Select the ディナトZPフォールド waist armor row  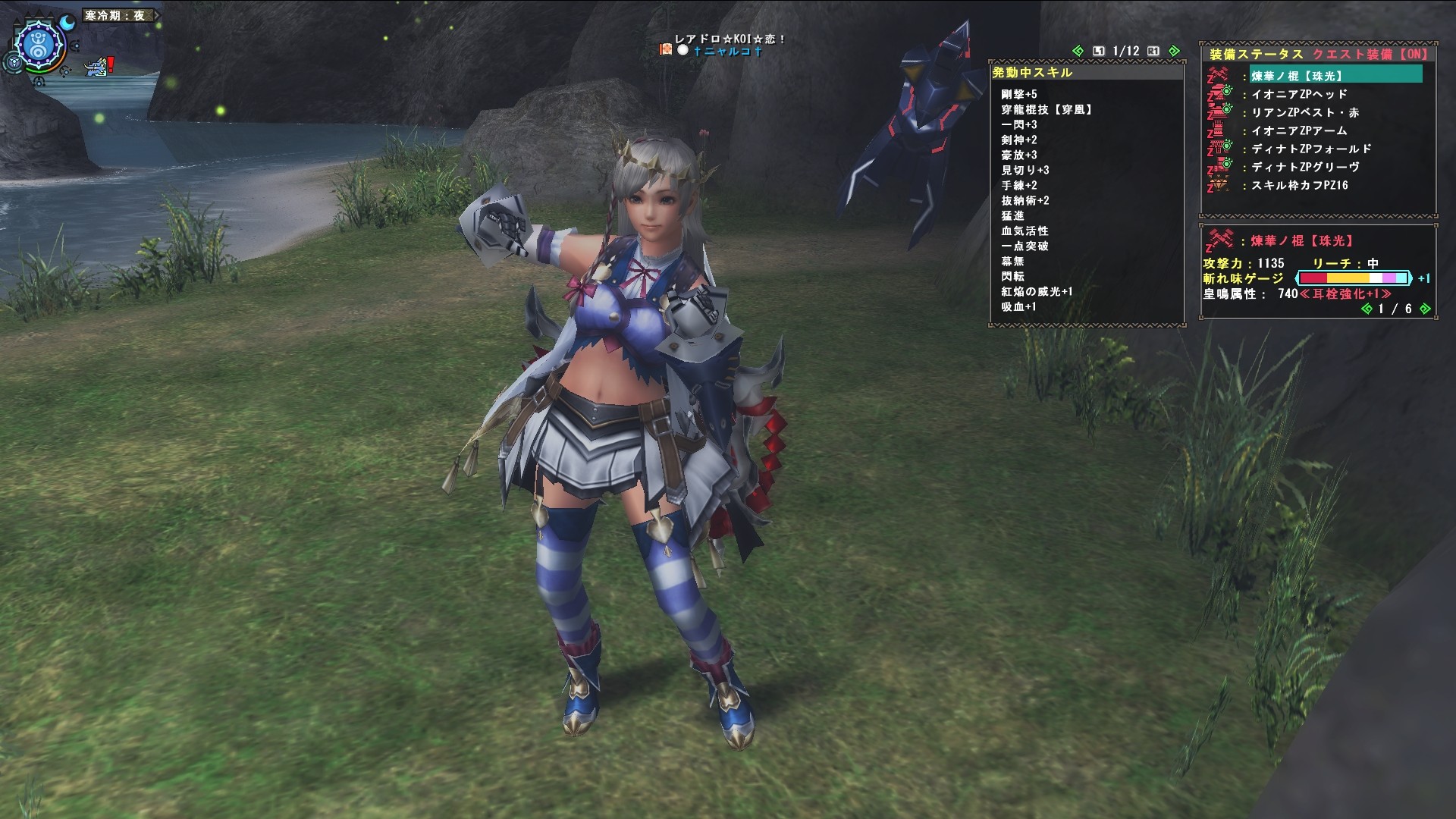1311,149
